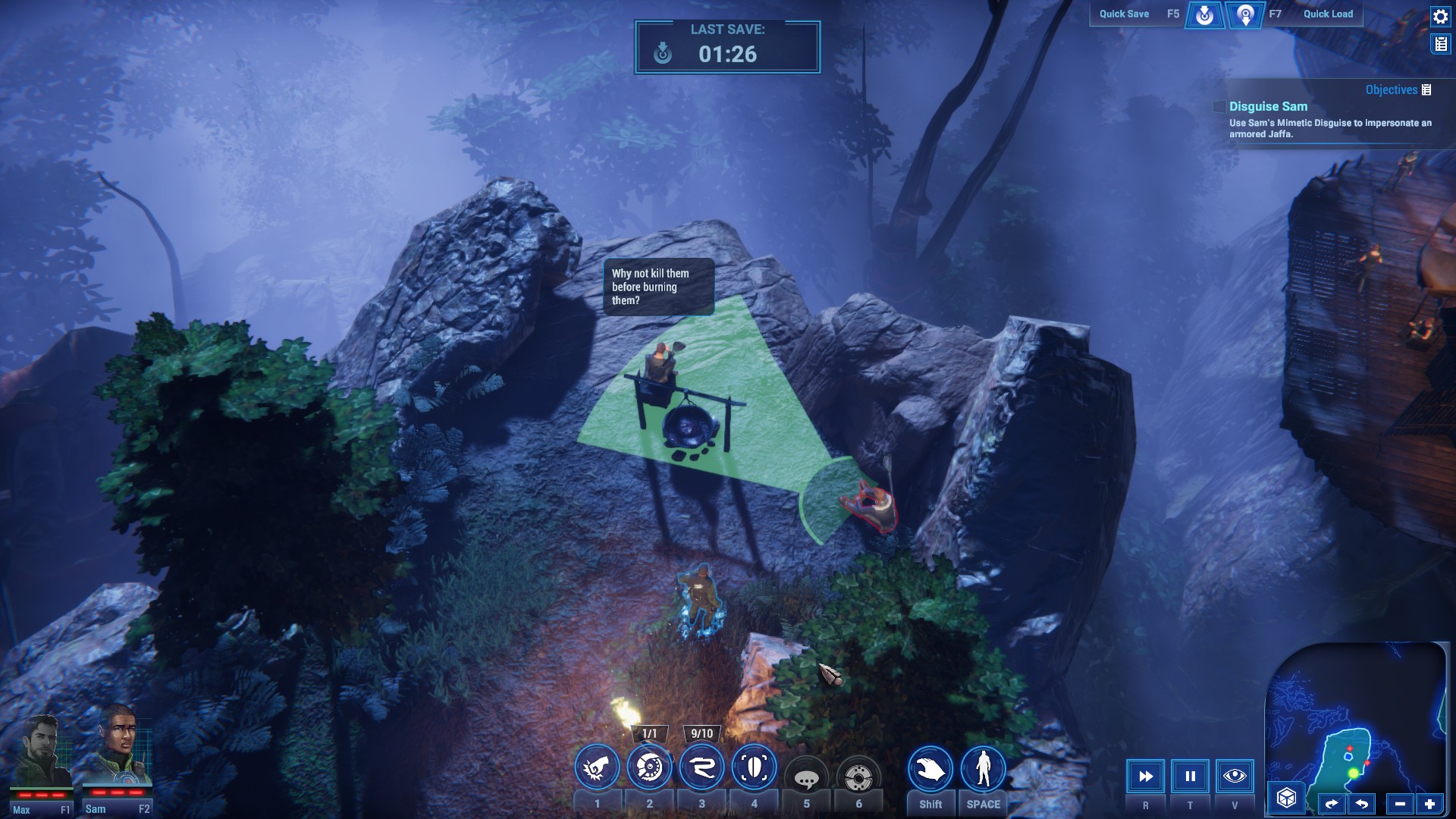Open the settings gear menu
The image size is (1456, 819).
pyautogui.click(x=1440, y=17)
